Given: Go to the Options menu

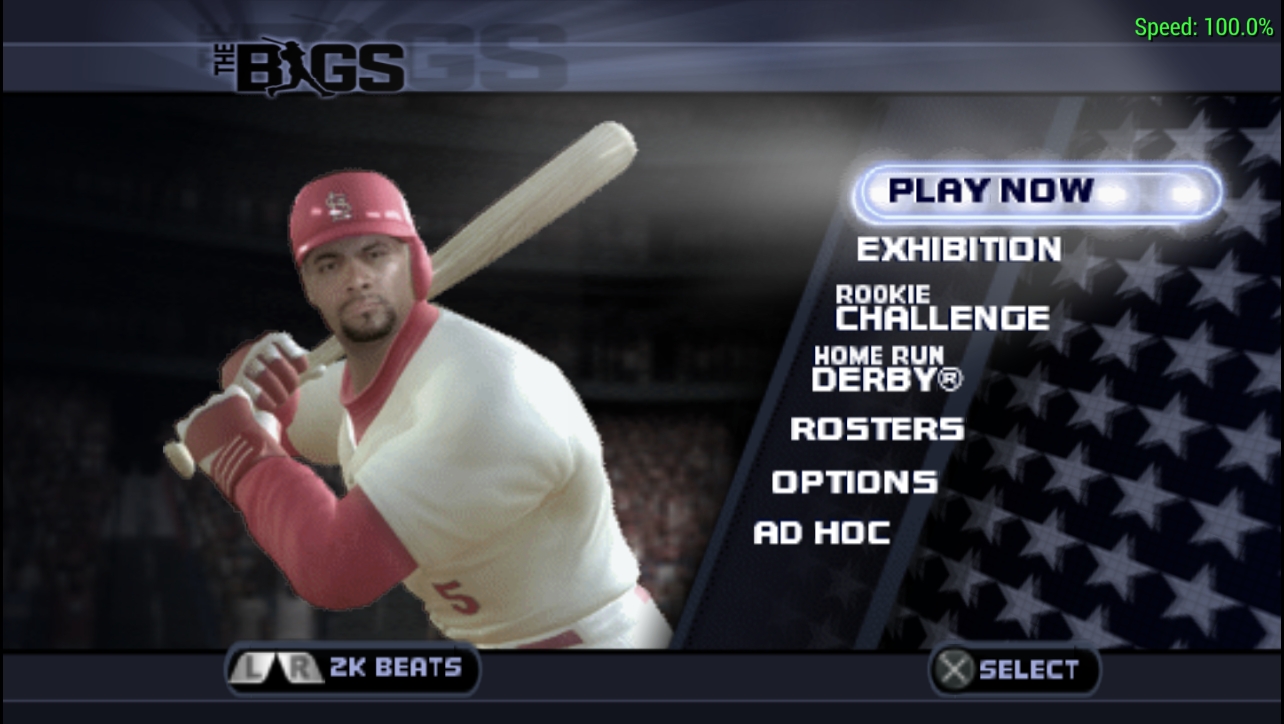Looking at the screenshot, I should coord(854,482).
